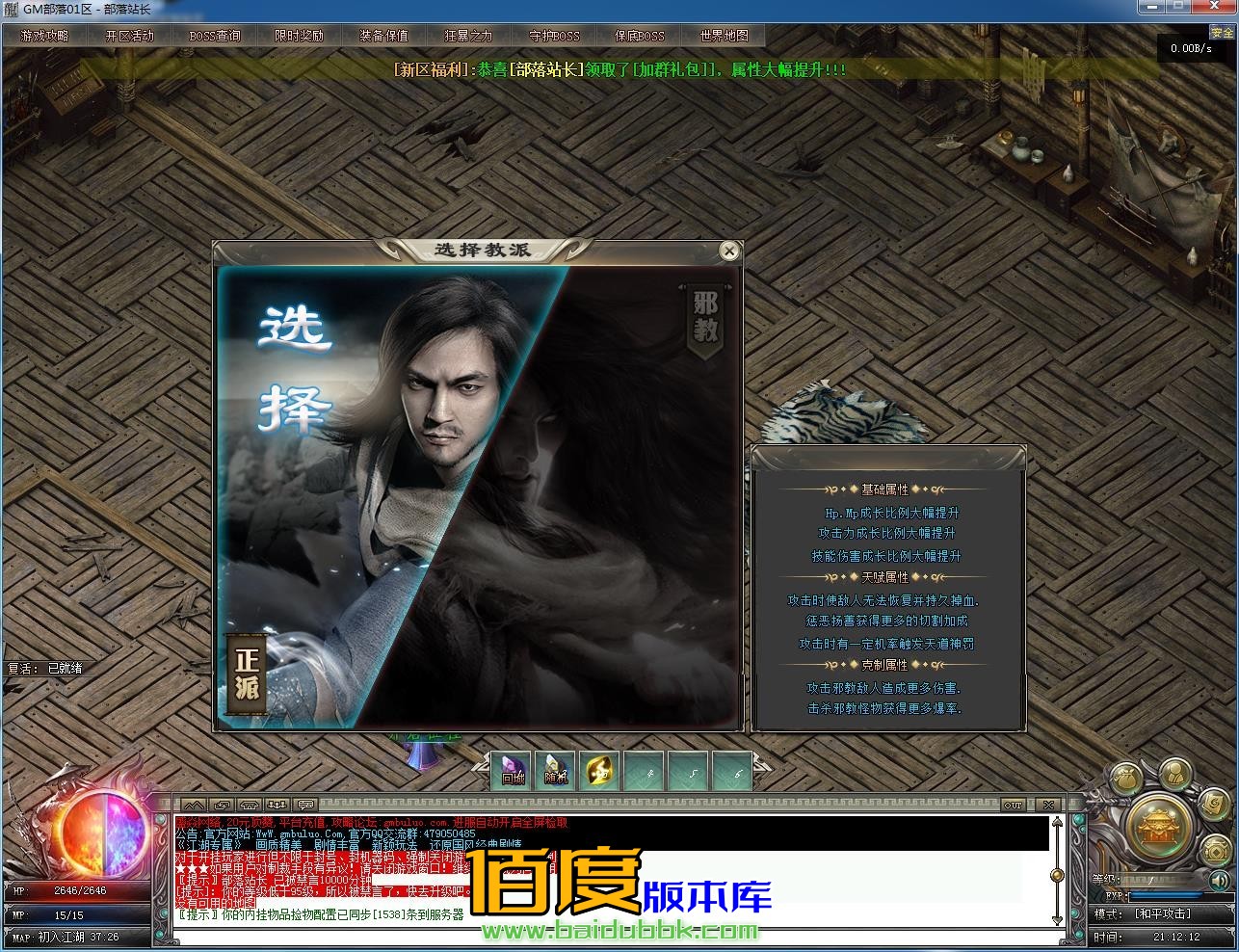1239x952 pixels.
Task: Open the BOSS查询 menu
Action: [214, 36]
